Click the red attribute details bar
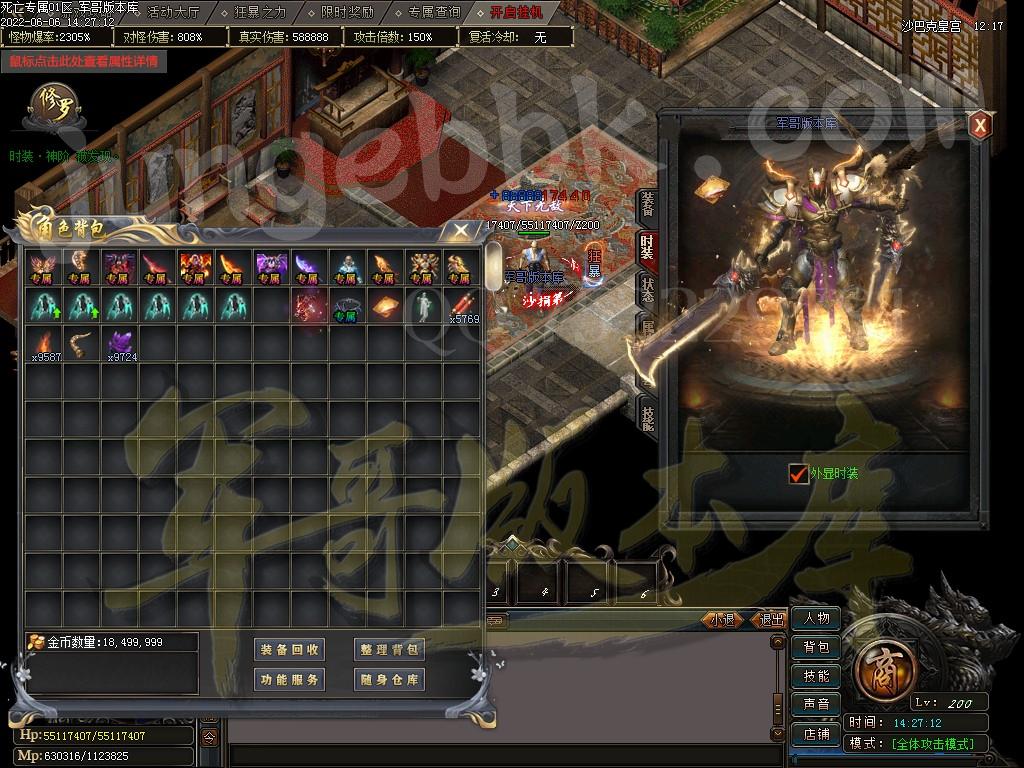This screenshot has width=1024, height=768. [x=84, y=61]
